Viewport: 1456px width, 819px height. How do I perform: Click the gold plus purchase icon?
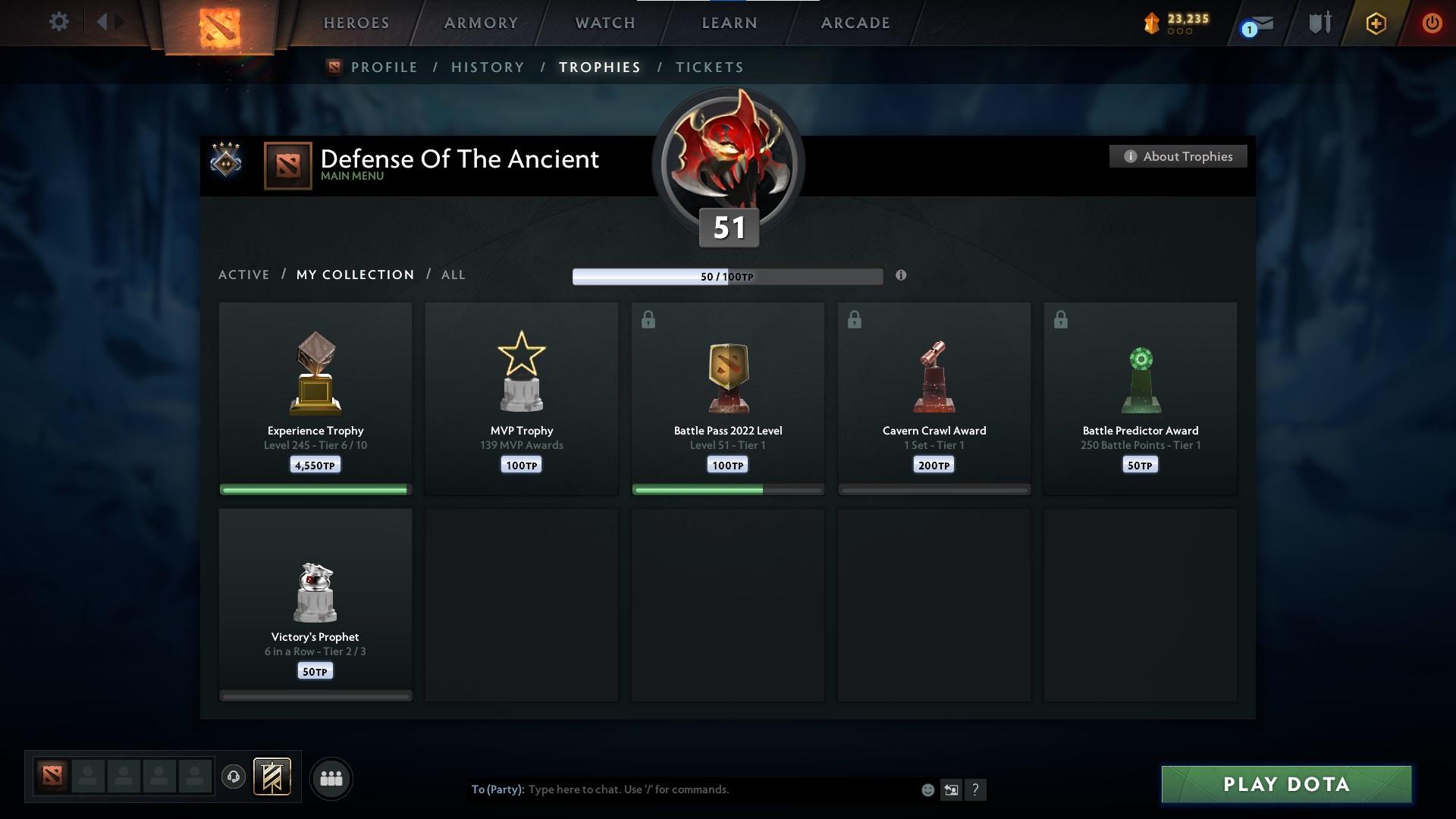coord(1375,23)
